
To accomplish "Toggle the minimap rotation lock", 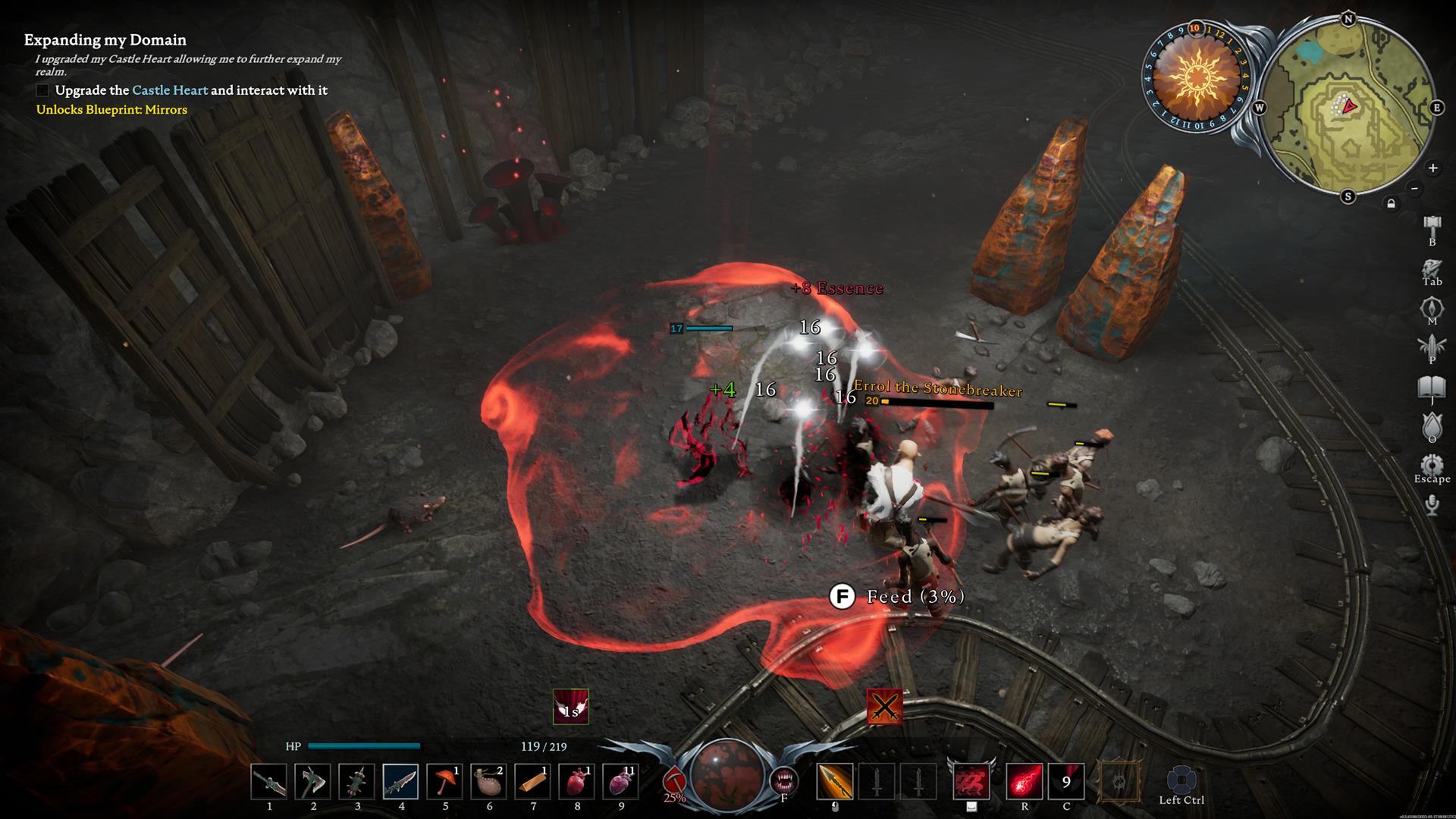I will click(1391, 203).
